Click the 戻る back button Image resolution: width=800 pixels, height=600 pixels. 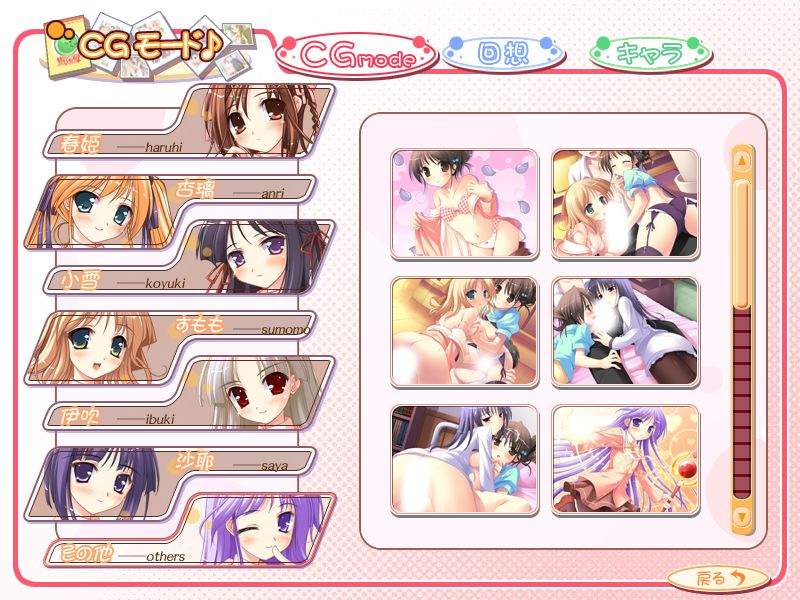coord(718,577)
